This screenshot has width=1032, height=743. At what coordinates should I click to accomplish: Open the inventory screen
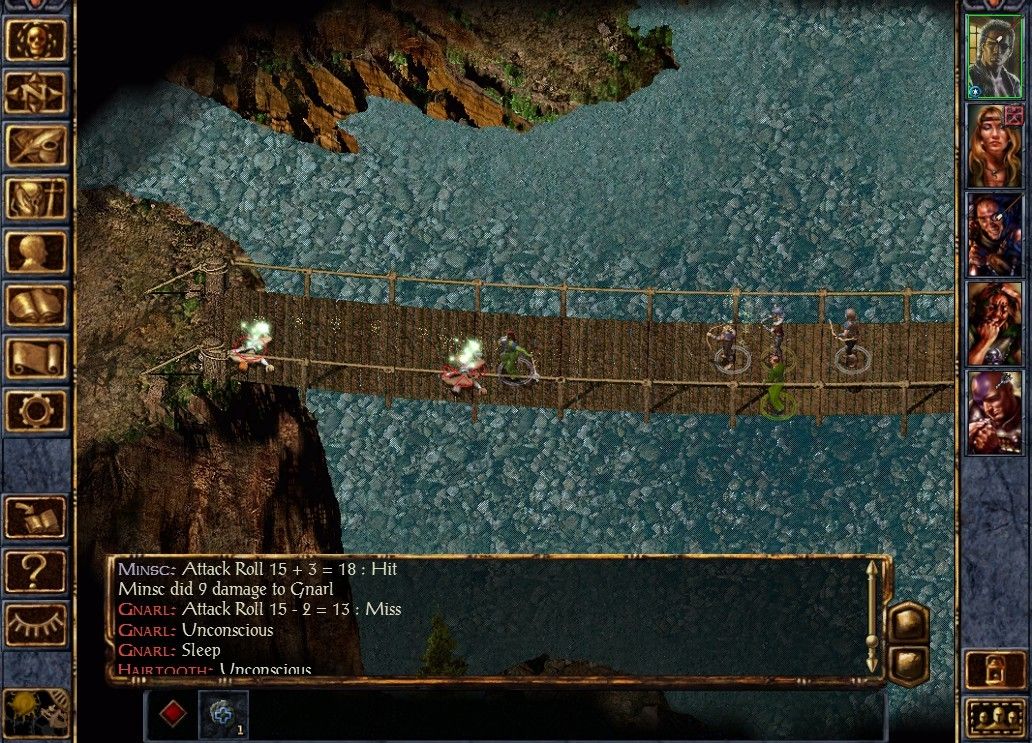(x=37, y=199)
